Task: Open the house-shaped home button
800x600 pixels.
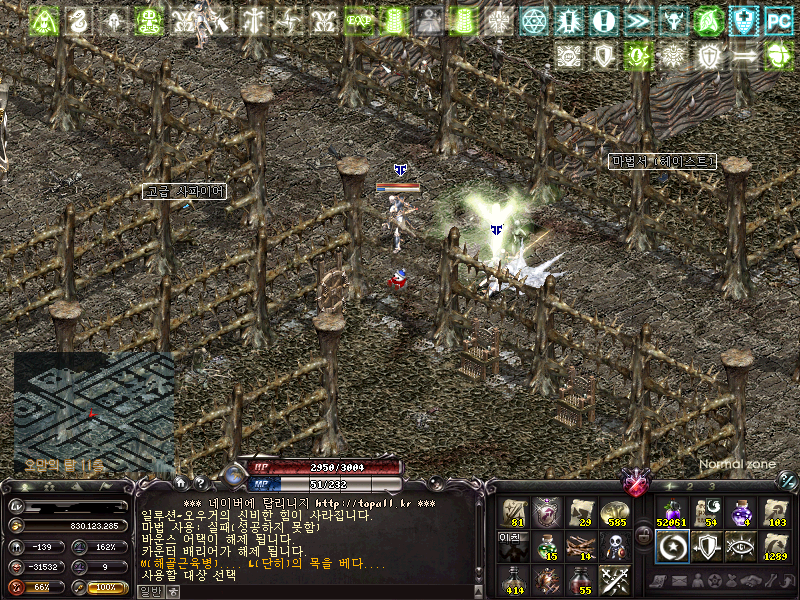Action: click(181, 484)
